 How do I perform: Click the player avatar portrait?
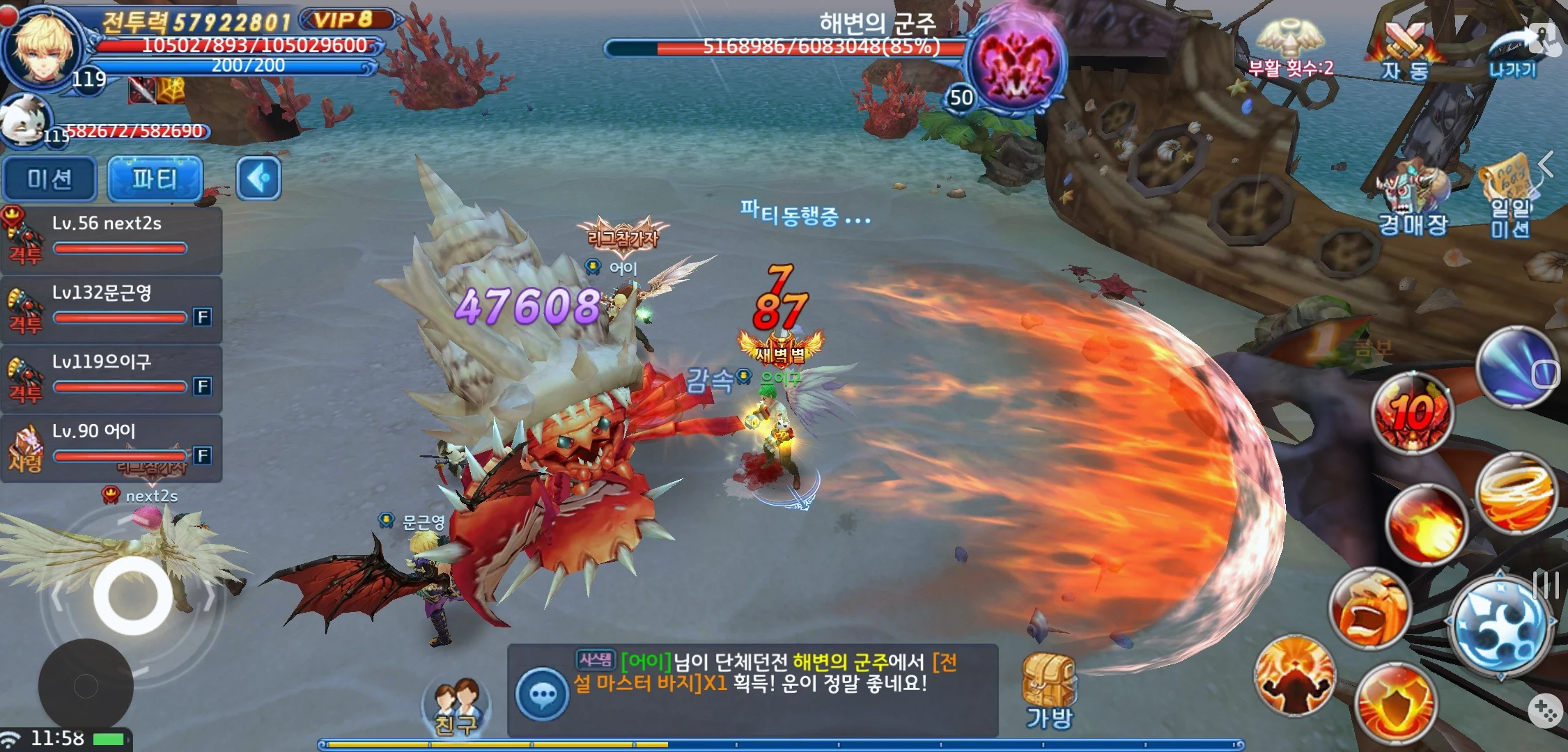coord(43,49)
